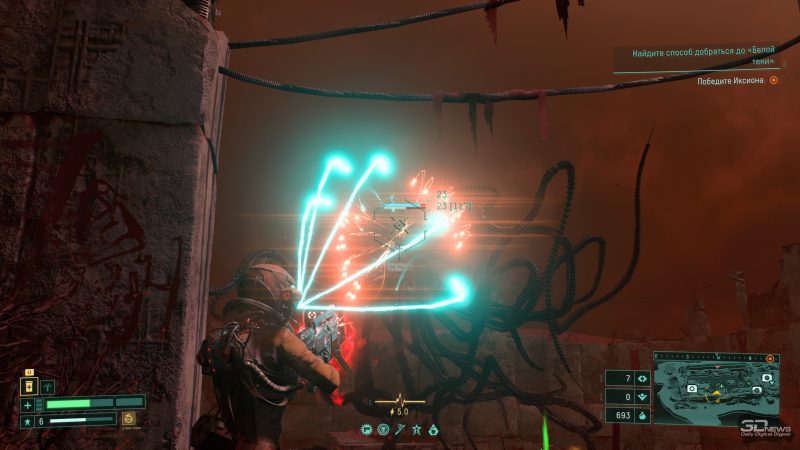Select the «Белой тени» objective text

[698, 57]
